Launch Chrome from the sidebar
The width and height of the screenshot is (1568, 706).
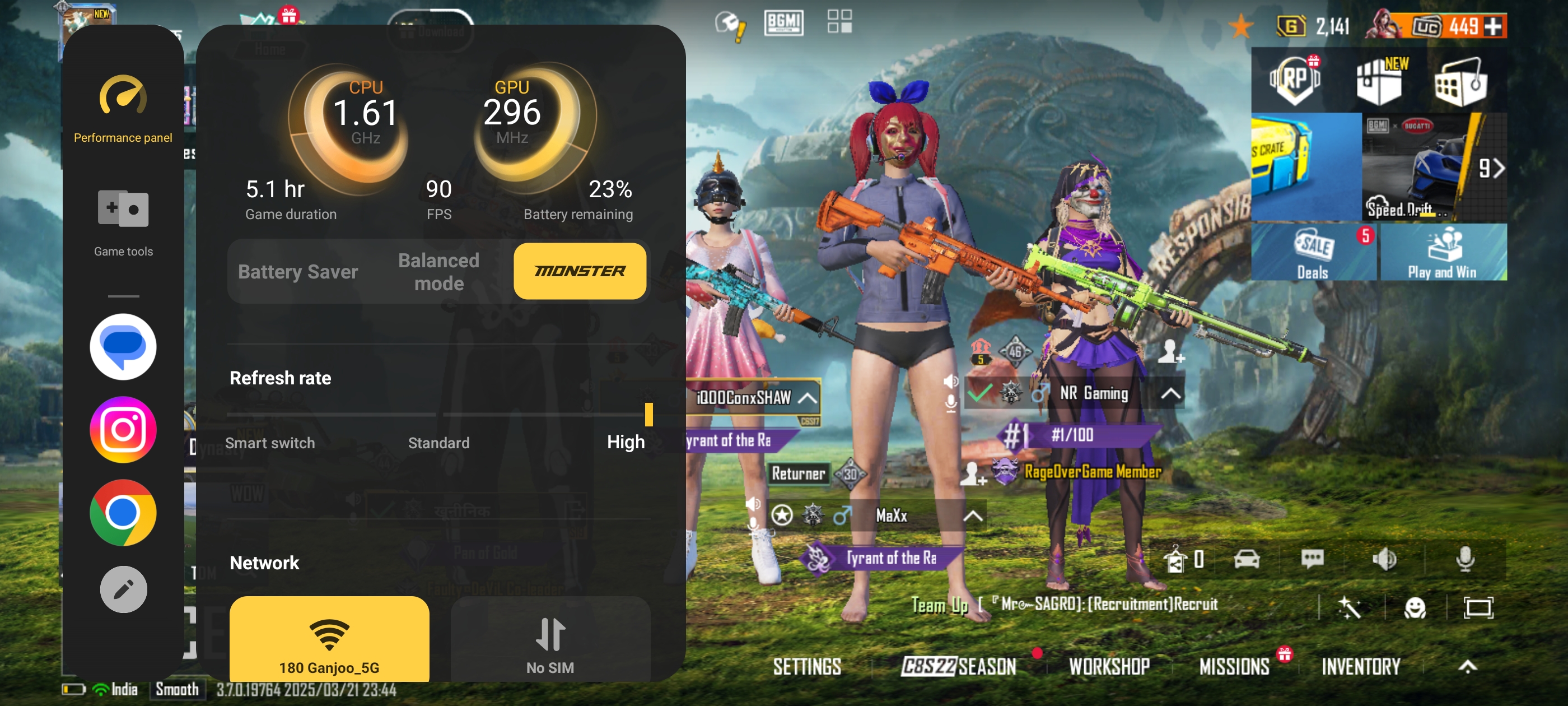click(x=123, y=512)
